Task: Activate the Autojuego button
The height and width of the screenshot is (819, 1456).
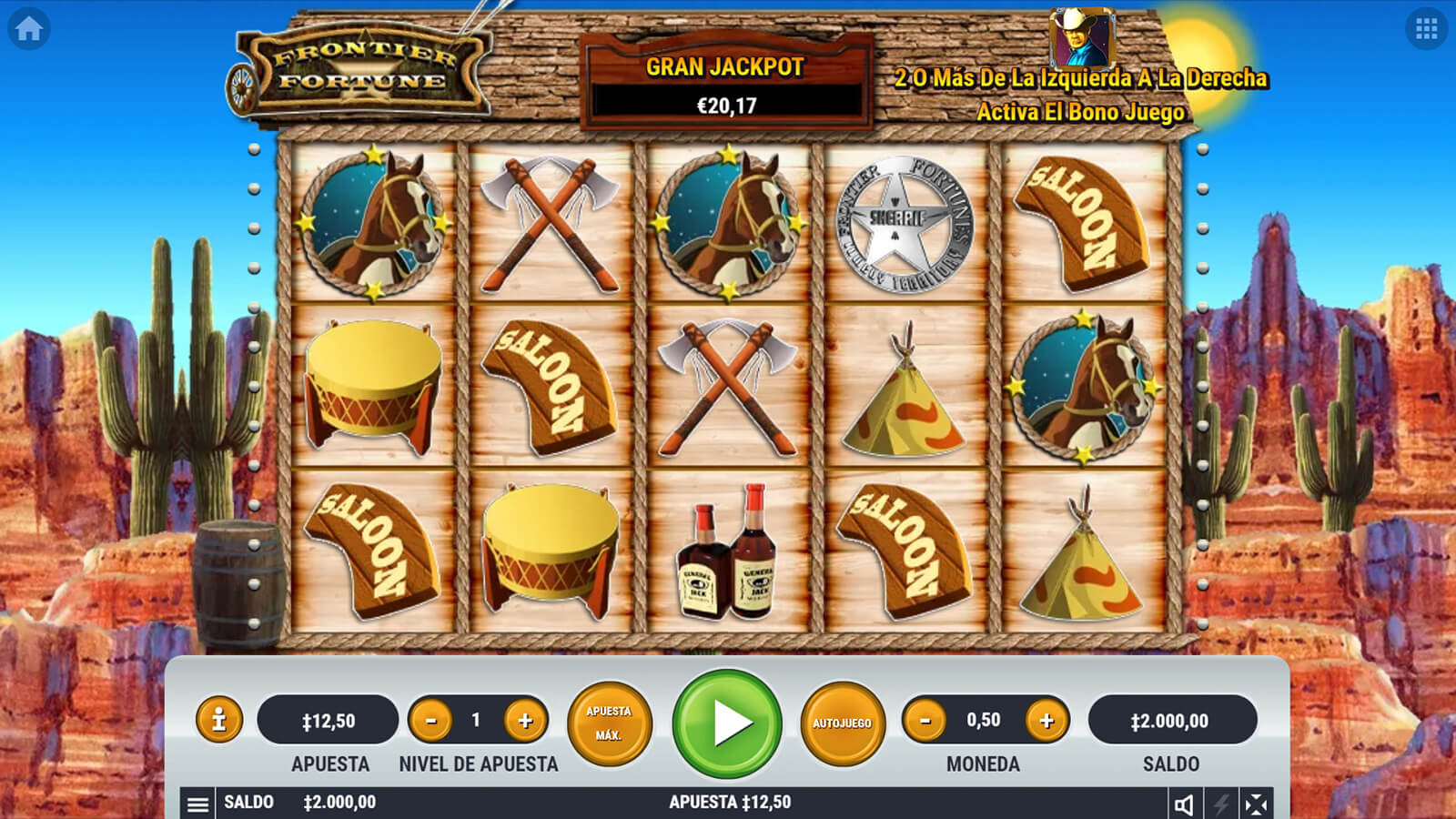Action: coord(843,723)
